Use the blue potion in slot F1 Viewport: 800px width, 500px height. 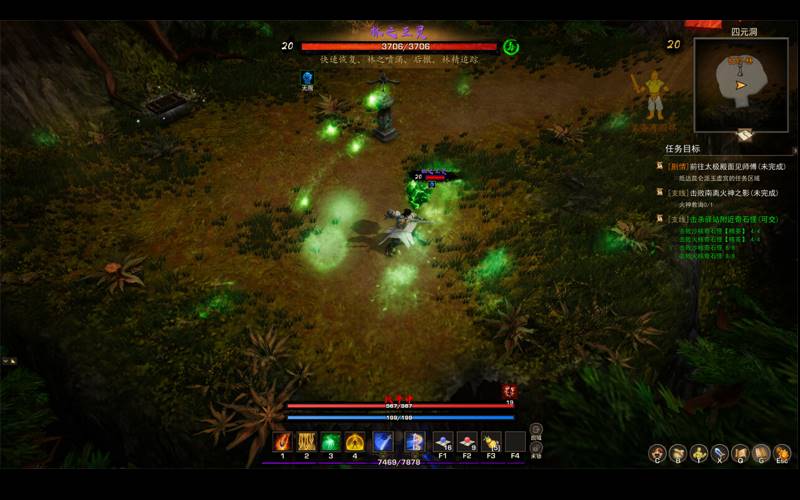442,441
